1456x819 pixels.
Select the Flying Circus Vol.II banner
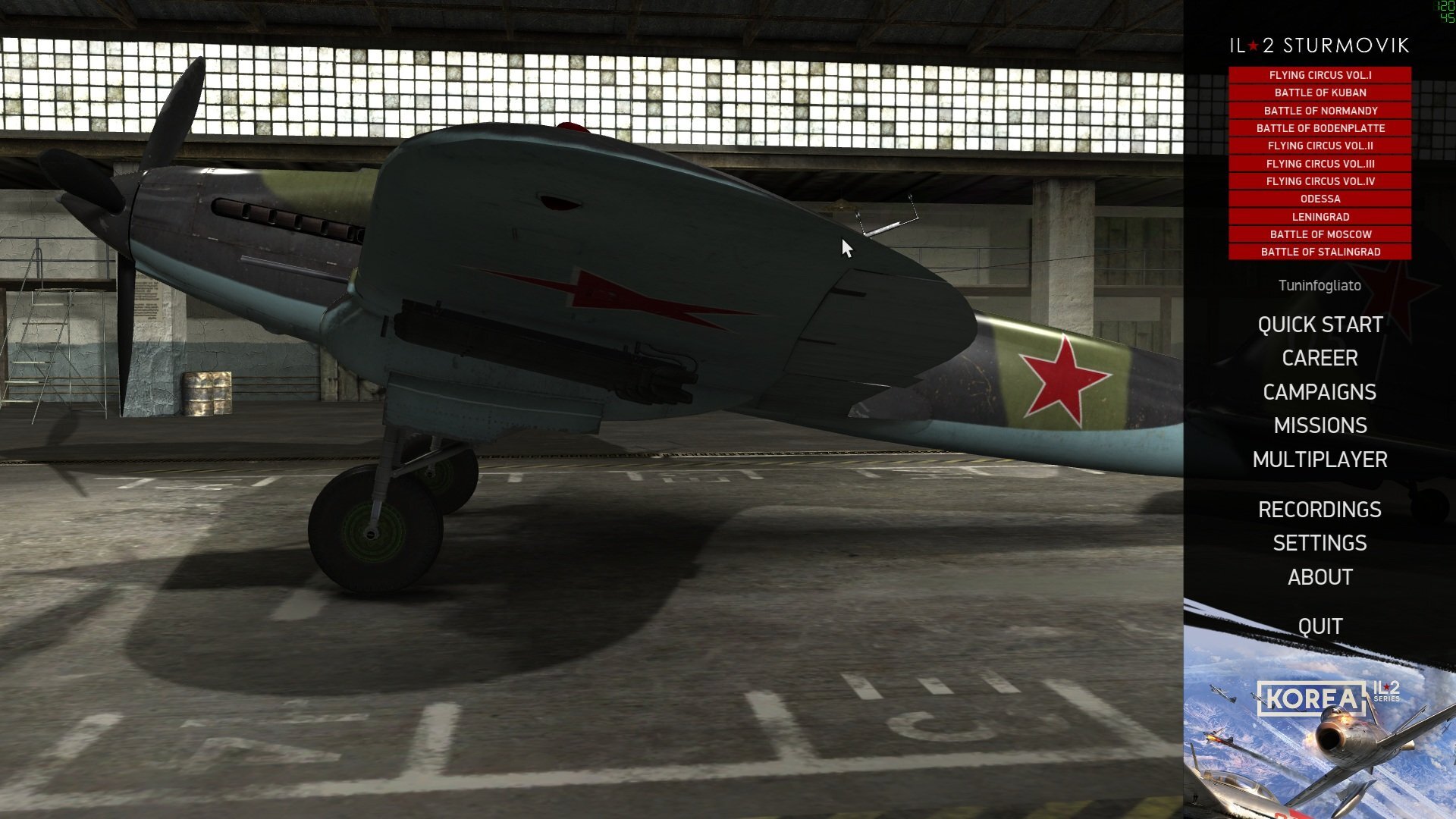click(1321, 146)
